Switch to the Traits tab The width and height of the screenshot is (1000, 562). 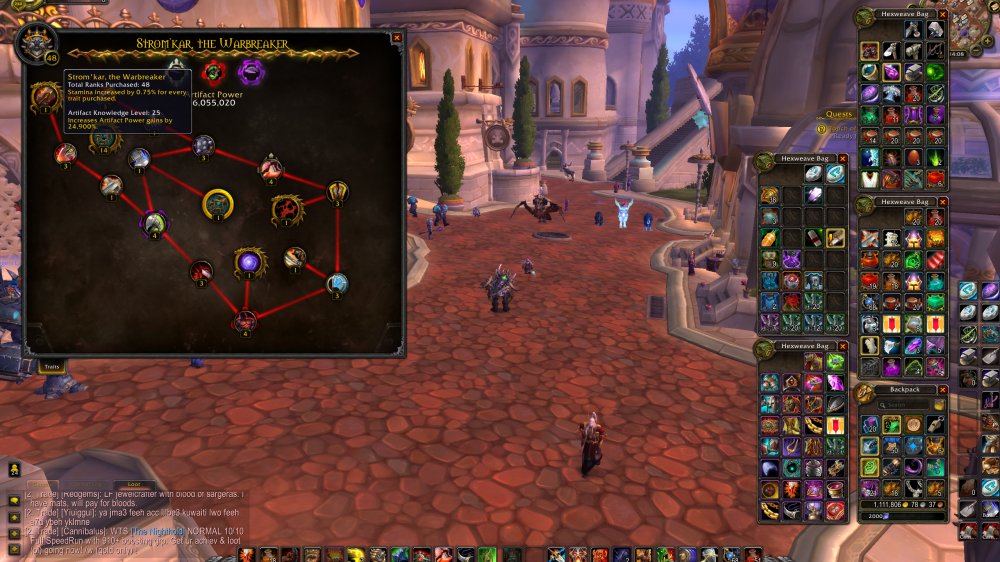click(52, 367)
